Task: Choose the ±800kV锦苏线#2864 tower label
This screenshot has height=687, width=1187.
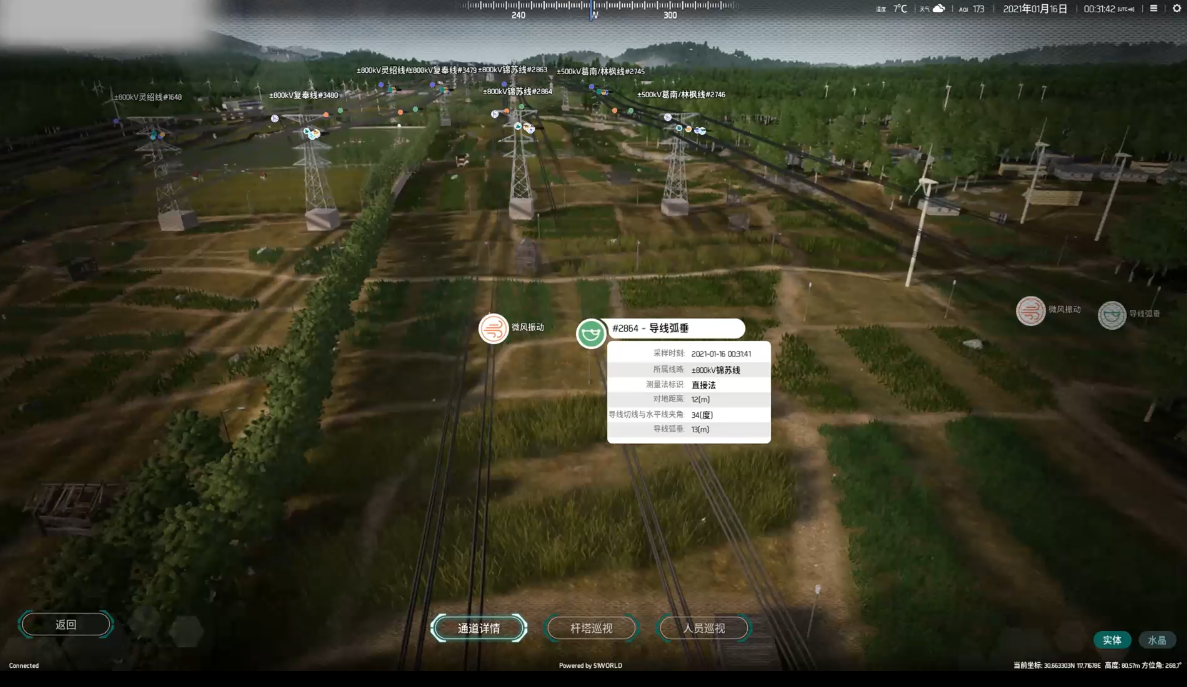Action: click(x=517, y=91)
